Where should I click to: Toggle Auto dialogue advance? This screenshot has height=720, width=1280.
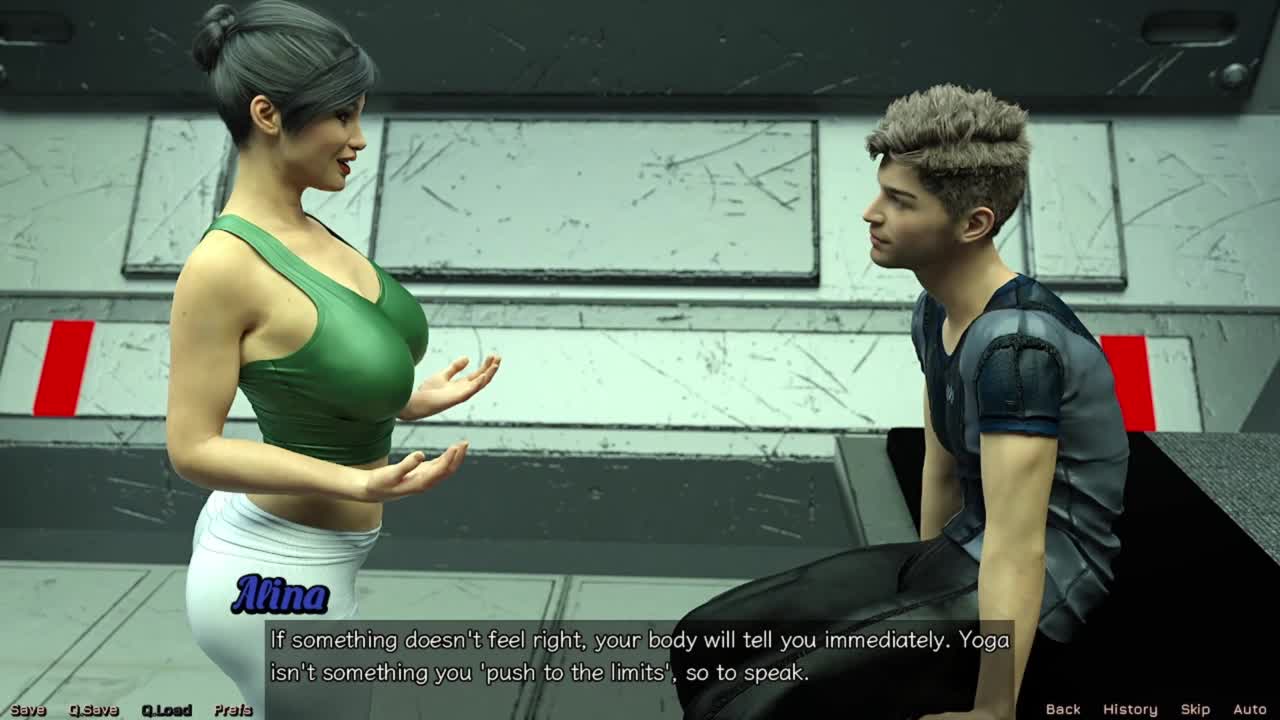(x=1250, y=709)
